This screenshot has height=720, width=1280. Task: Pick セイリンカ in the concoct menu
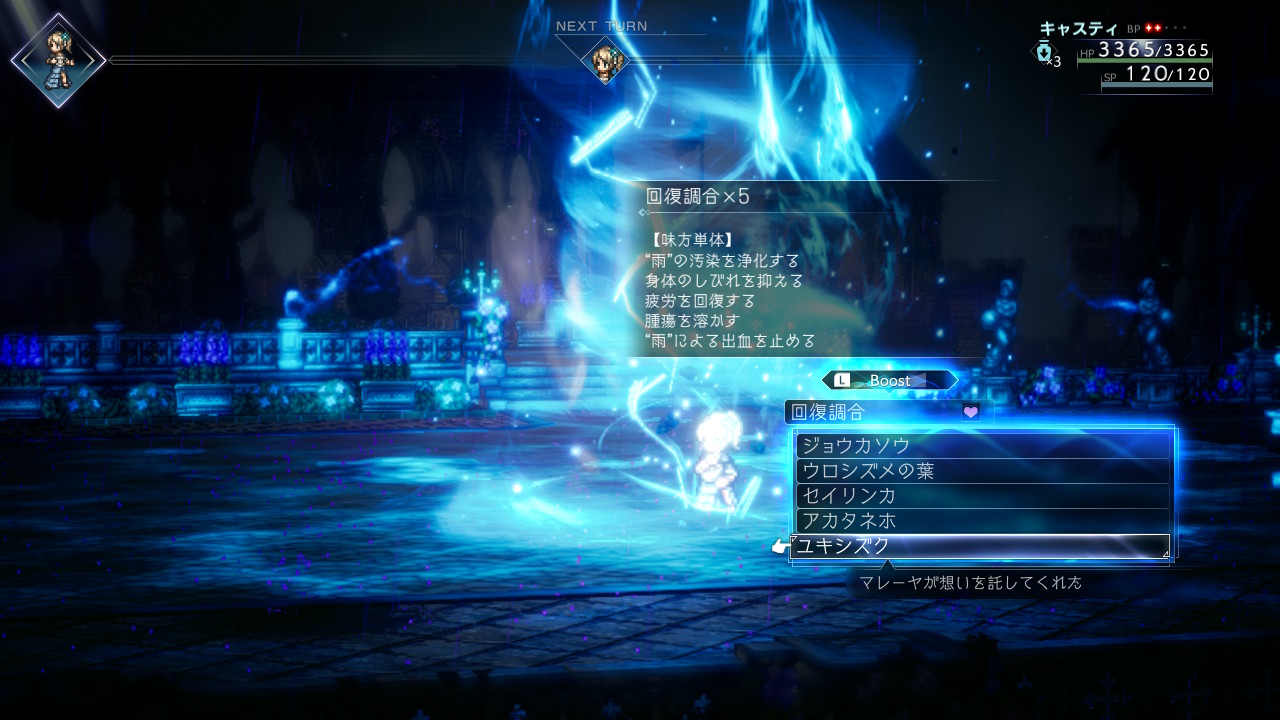tap(982, 496)
